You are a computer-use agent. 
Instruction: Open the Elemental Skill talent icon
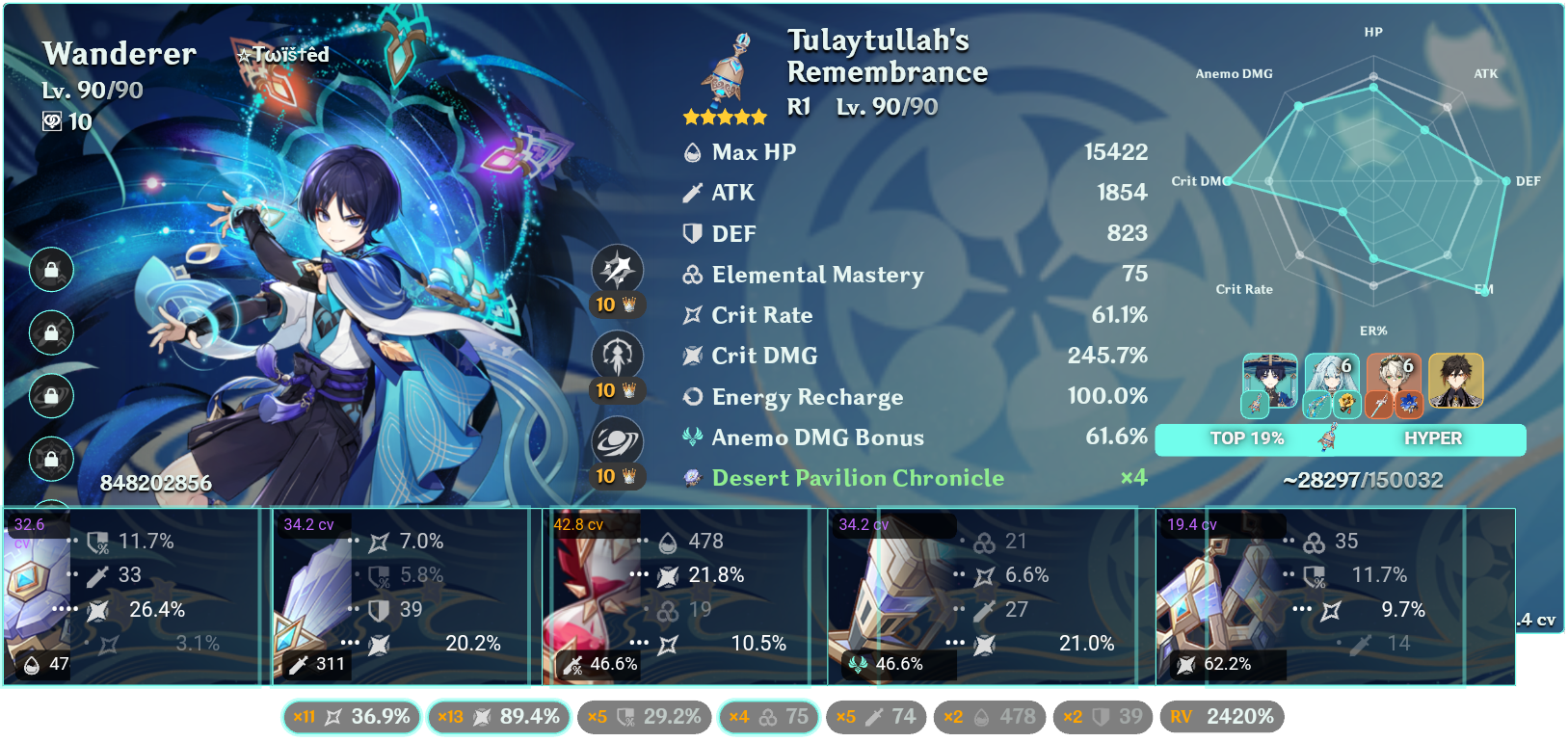pyautogui.click(x=617, y=356)
